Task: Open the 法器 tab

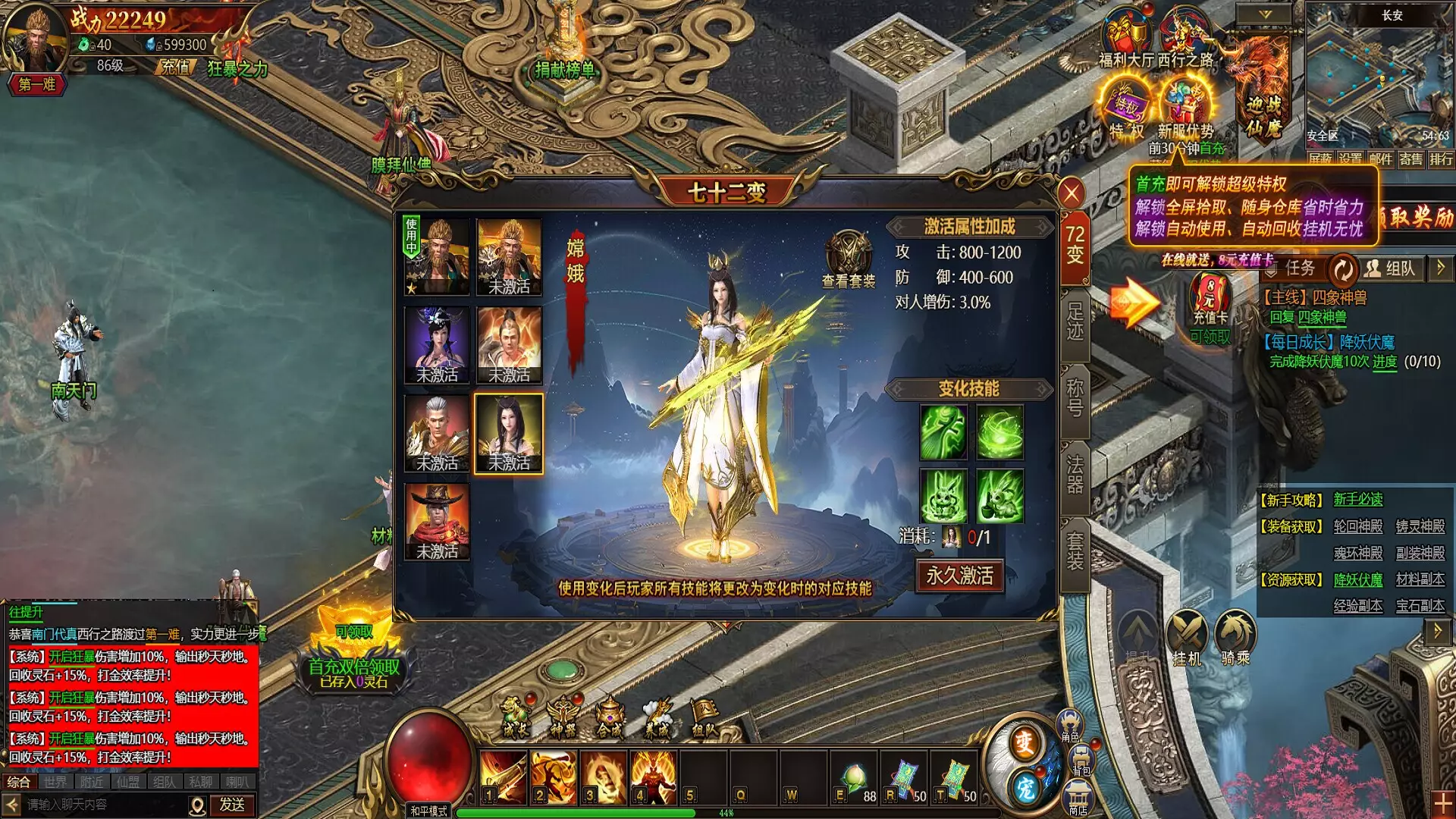Action: tap(1075, 475)
